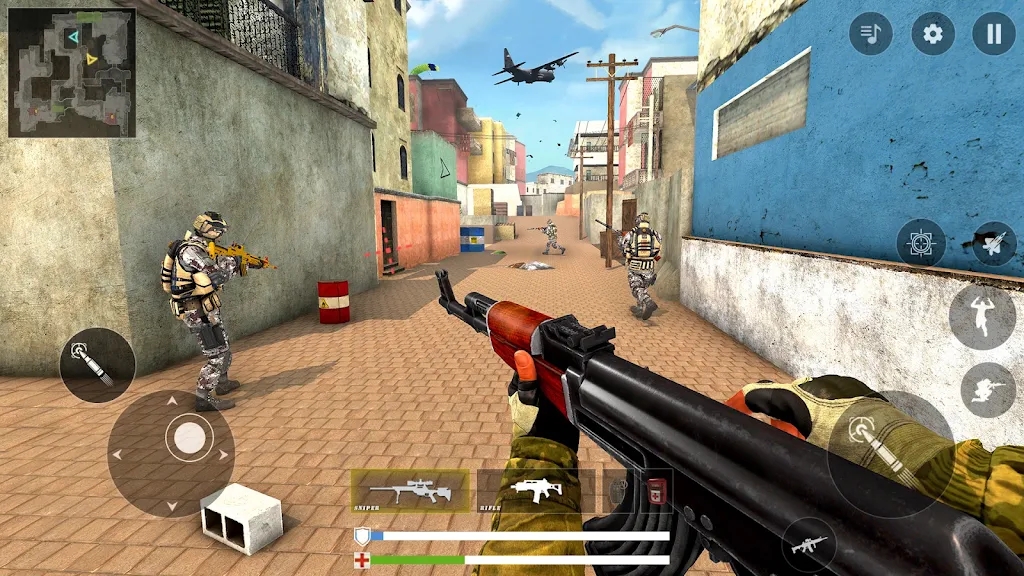Tap the rifle icon in the bottom corner

809,545
